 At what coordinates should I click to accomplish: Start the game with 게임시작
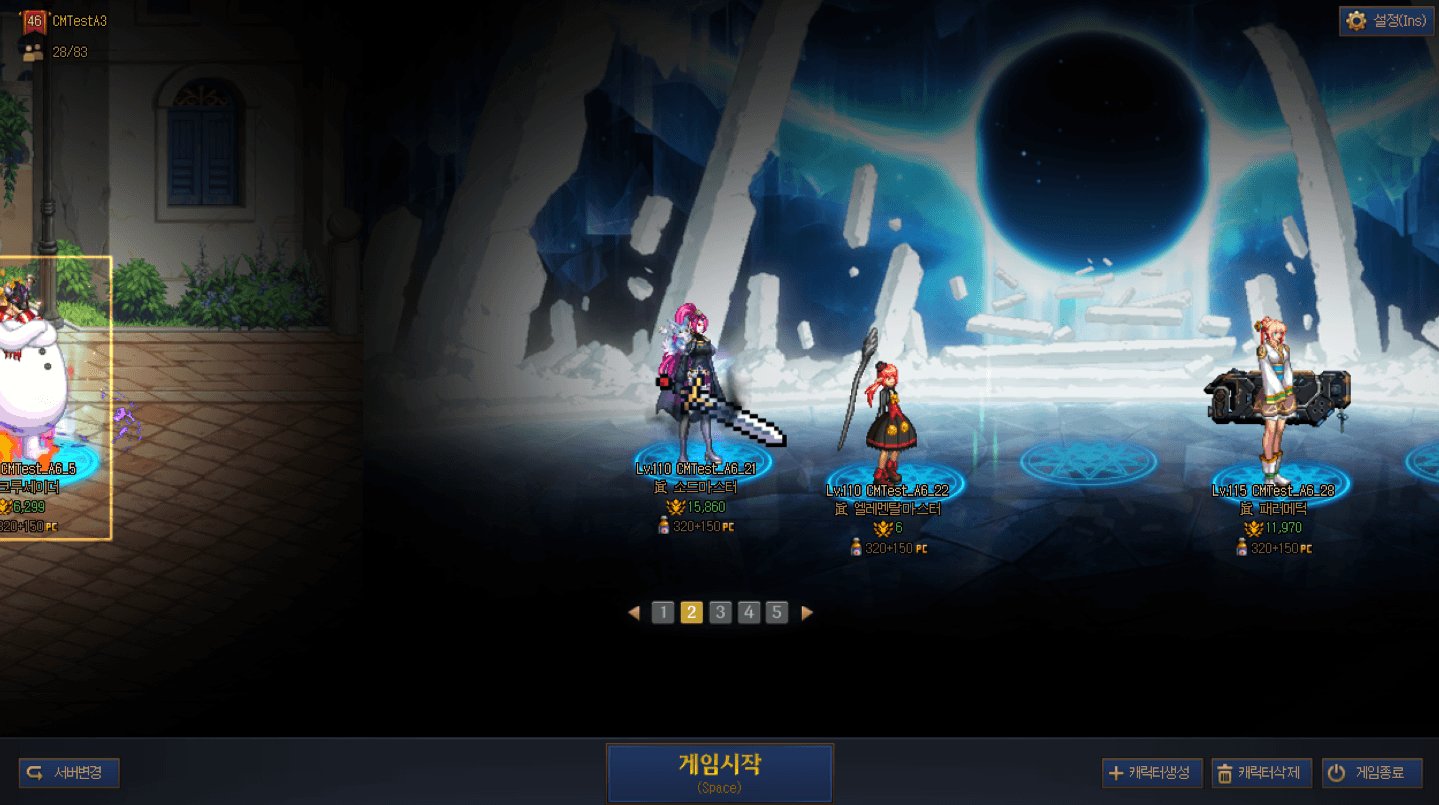719,772
